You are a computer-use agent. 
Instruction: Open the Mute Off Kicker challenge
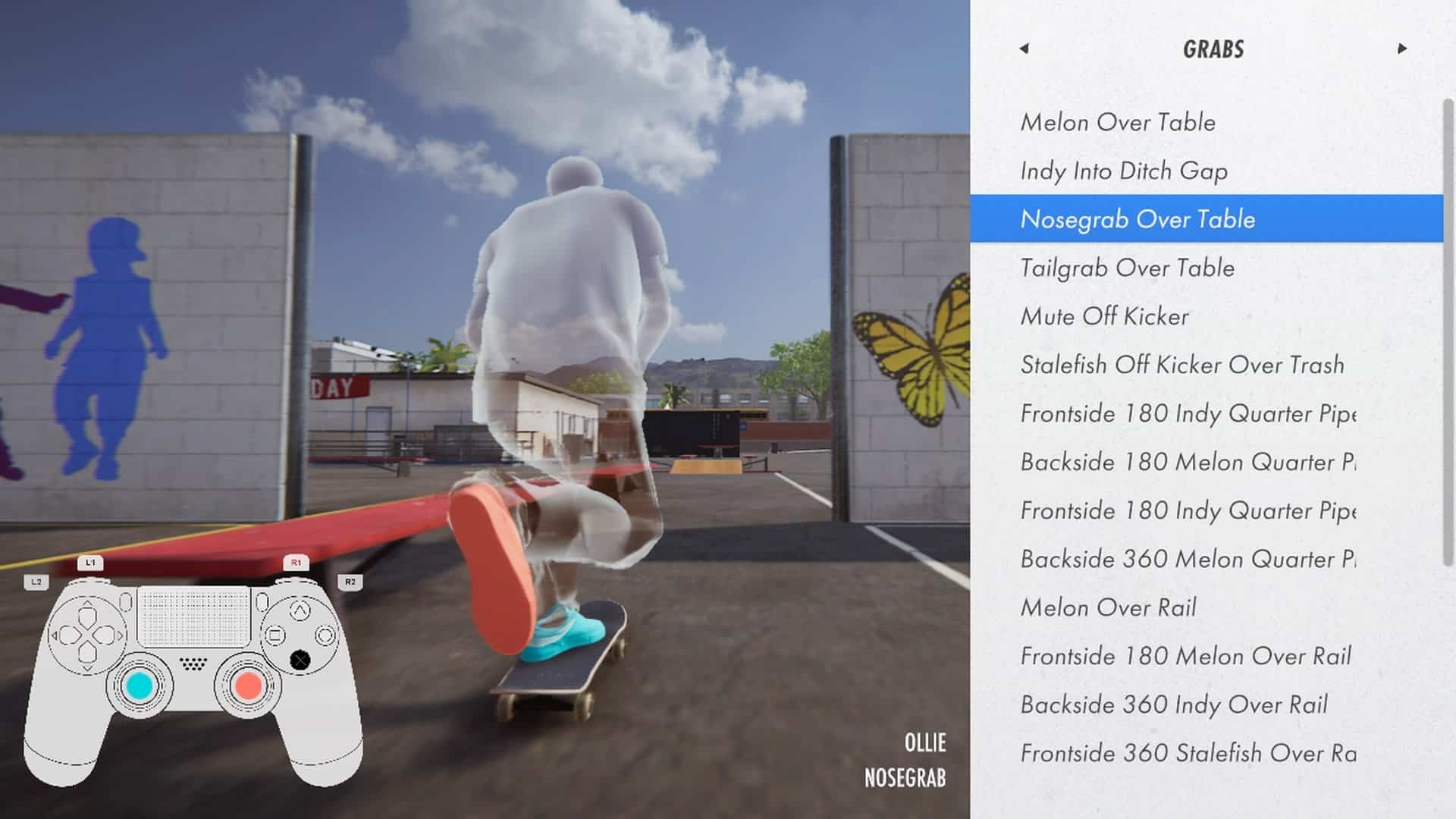pyautogui.click(x=1104, y=316)
